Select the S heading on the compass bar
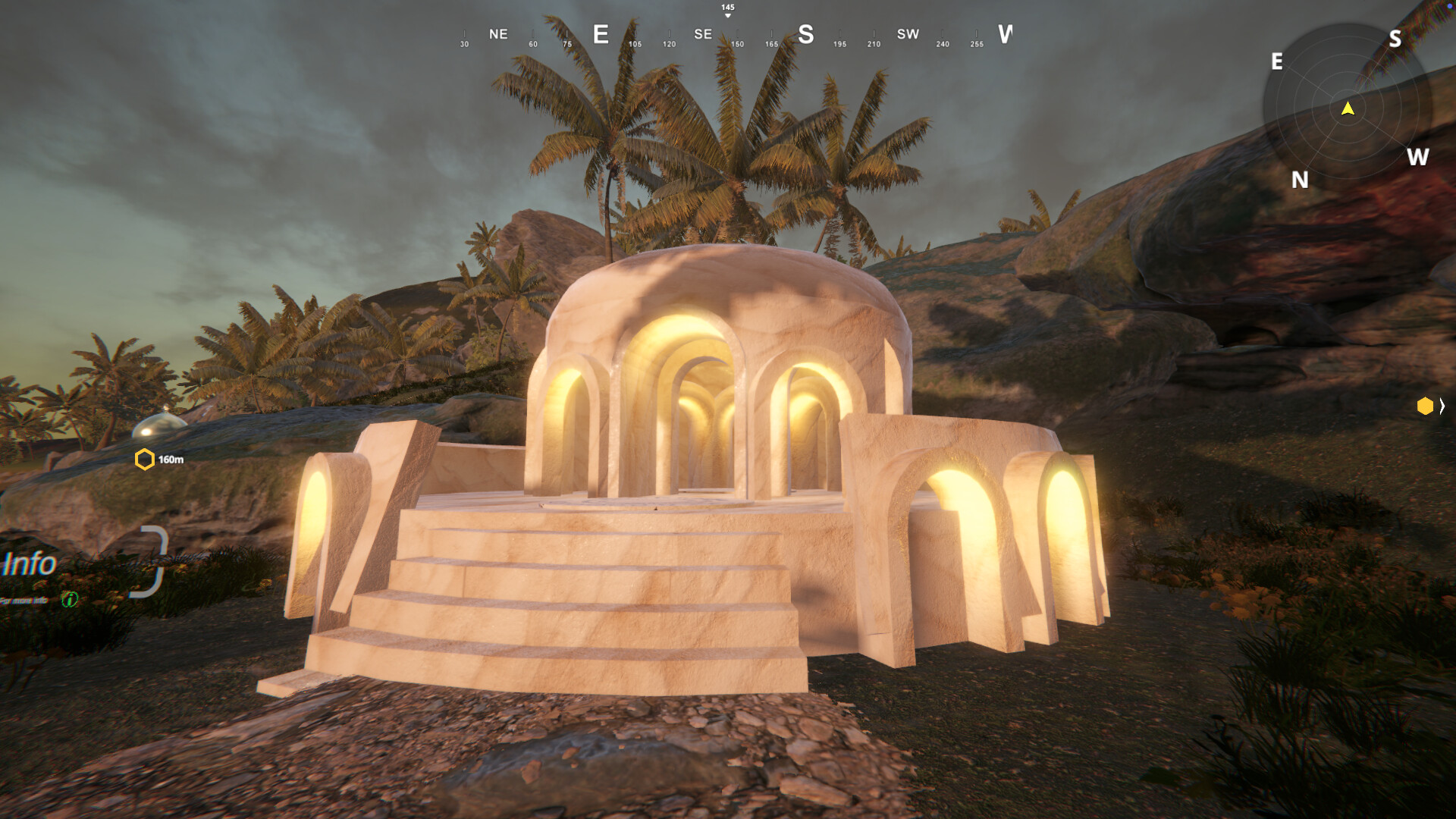Image resolution: width=1456 pixels, height=819 pixels. (805, 35)
